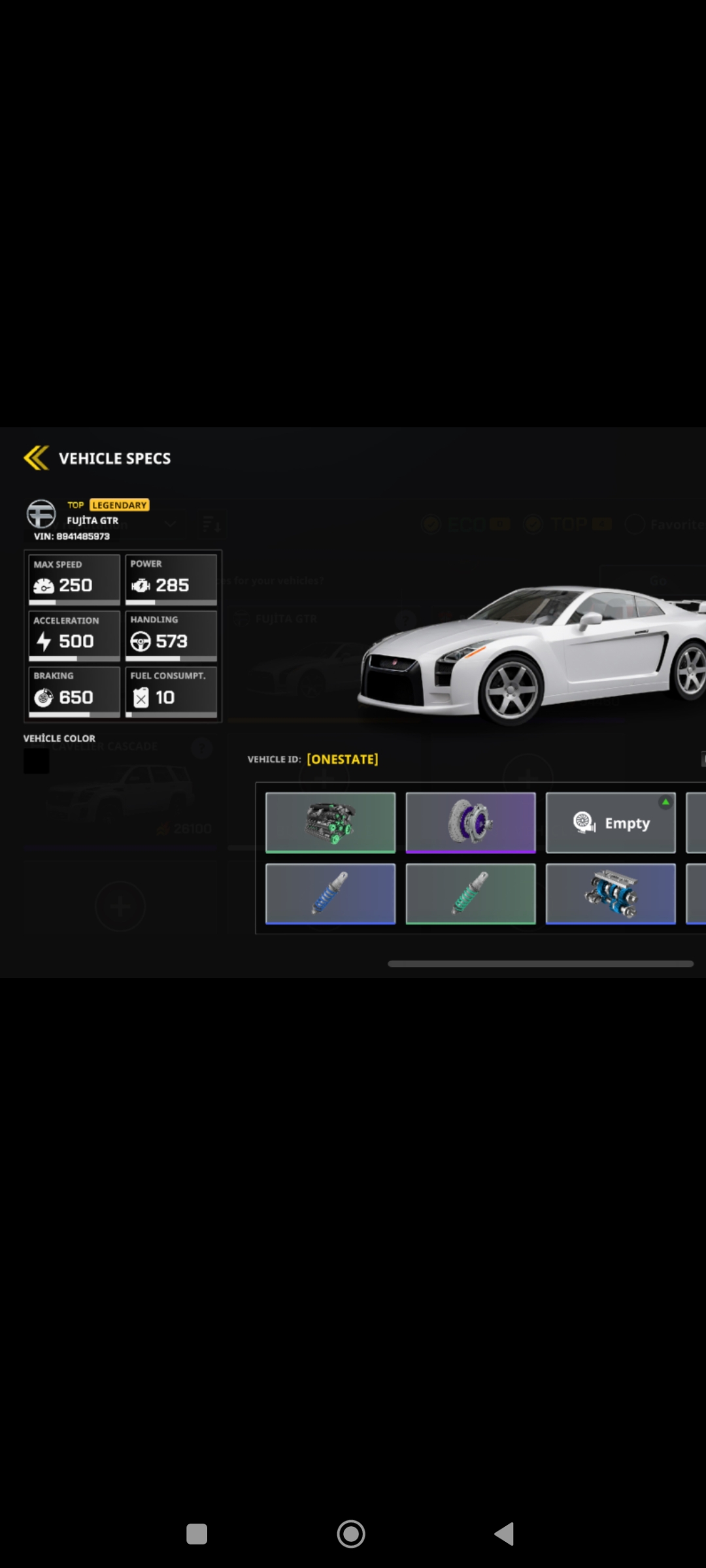706x1568 pixels.
Task: Select the blue shock absorber slot
Action: pos(330,894)
